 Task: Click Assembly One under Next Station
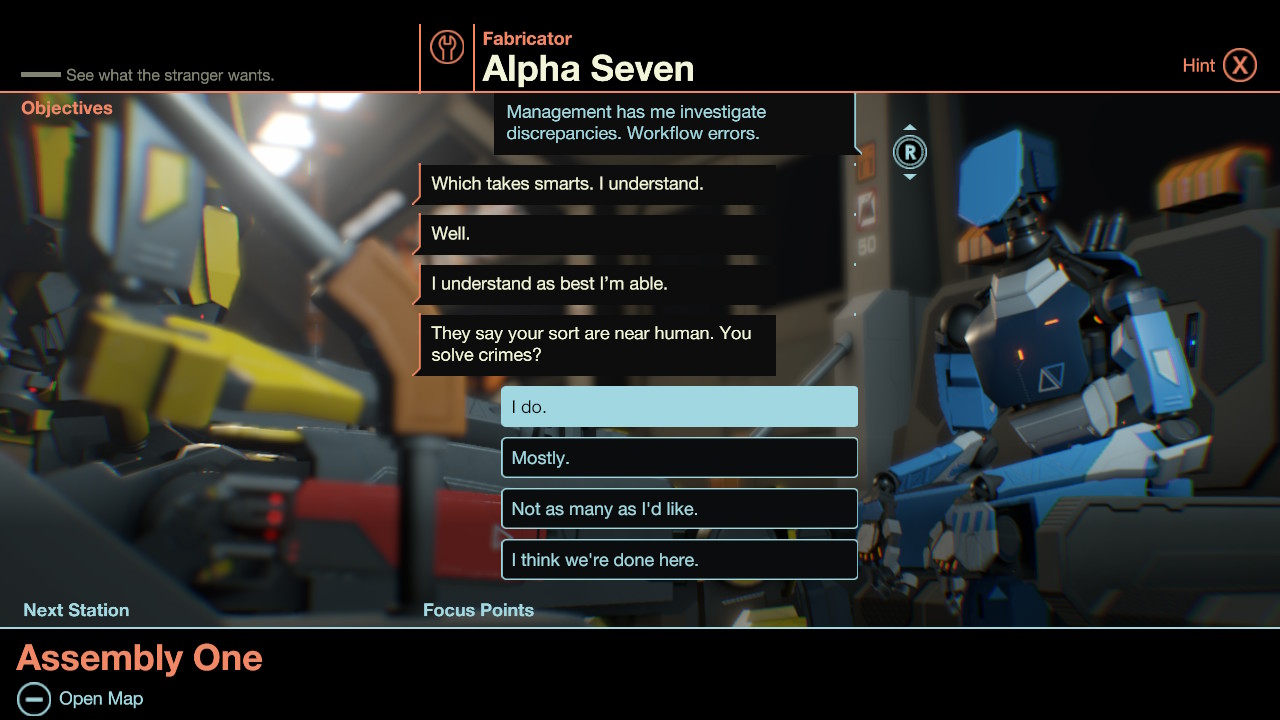(140, 657)
